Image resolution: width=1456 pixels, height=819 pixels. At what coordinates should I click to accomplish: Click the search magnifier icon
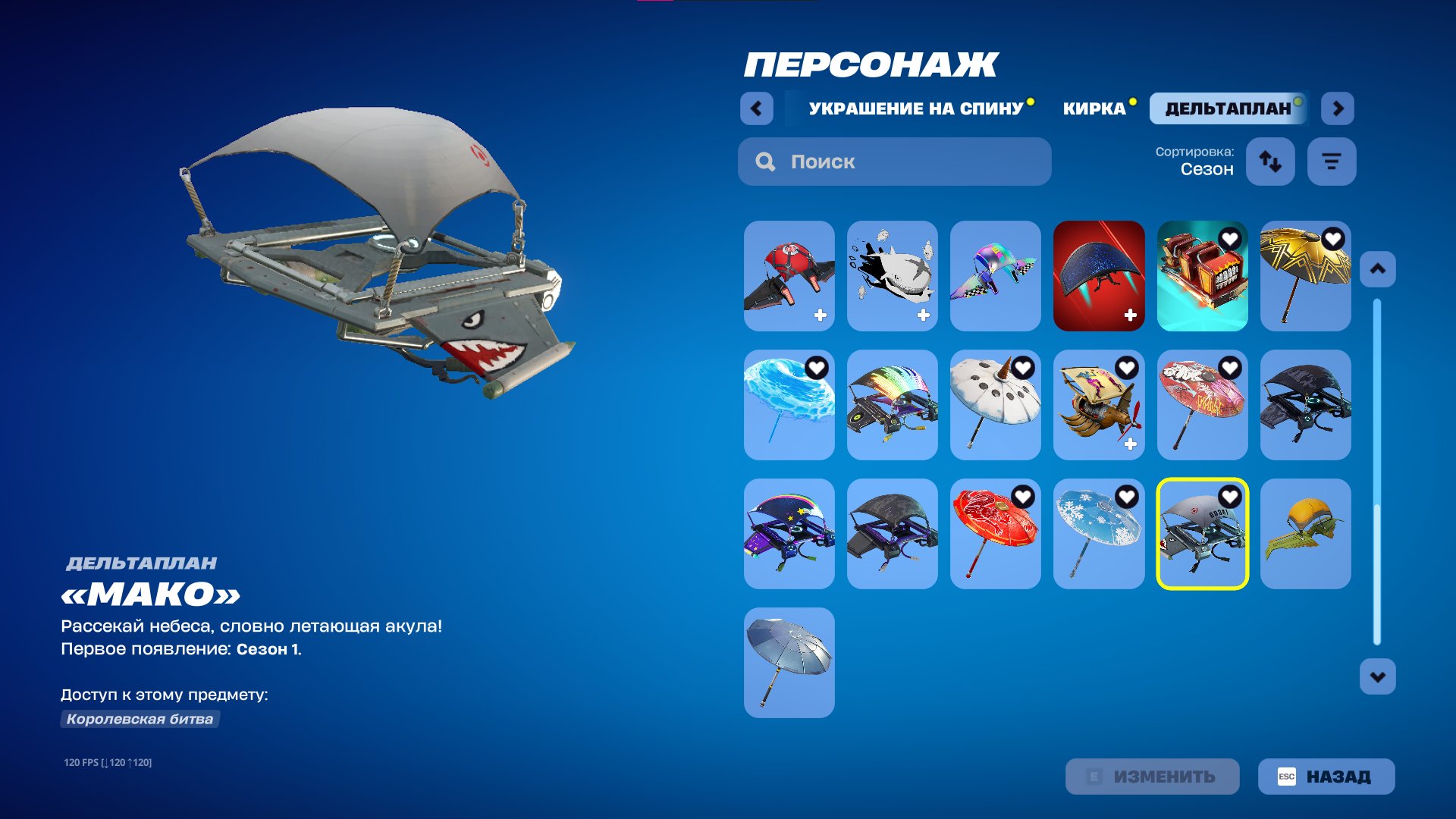pos(766,162)
